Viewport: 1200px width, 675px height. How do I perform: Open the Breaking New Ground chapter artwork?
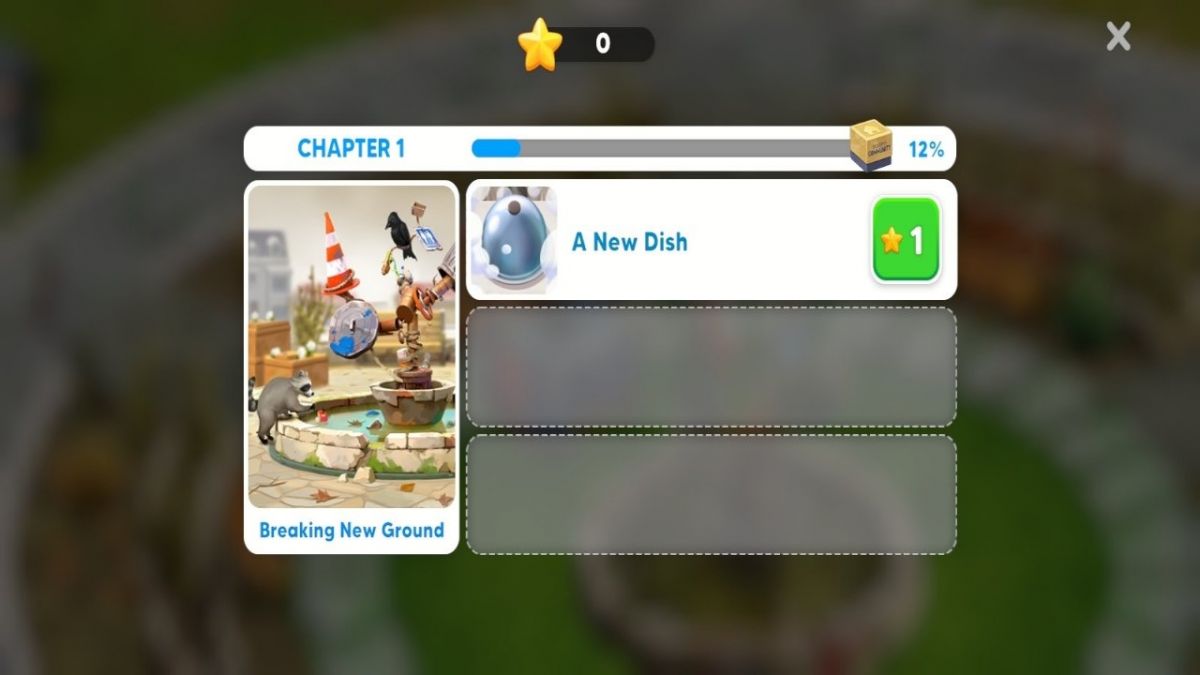(x=351, y=347)
